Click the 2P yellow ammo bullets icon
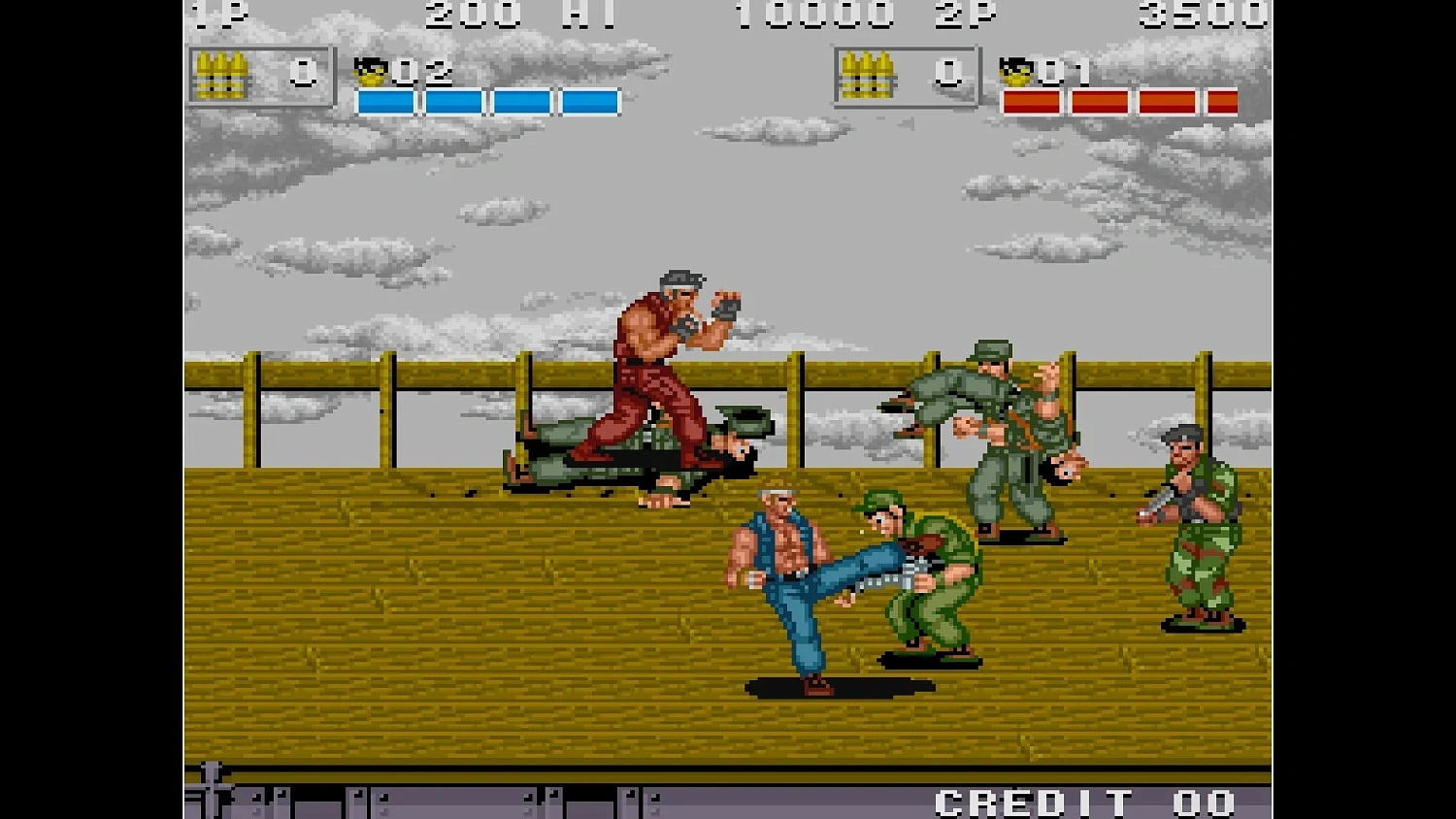 pos(868,73)
